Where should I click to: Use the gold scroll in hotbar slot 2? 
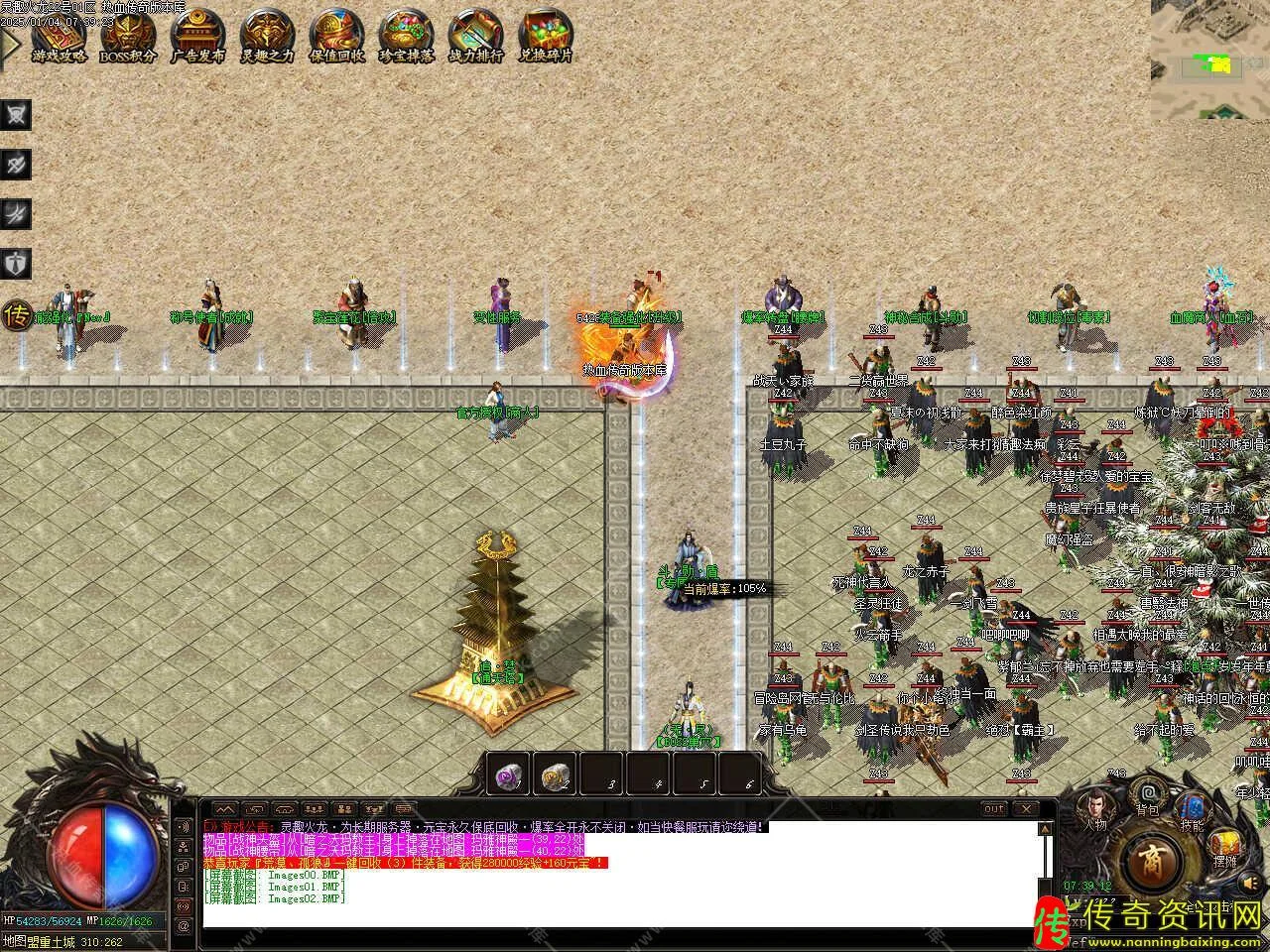point(556,775)
